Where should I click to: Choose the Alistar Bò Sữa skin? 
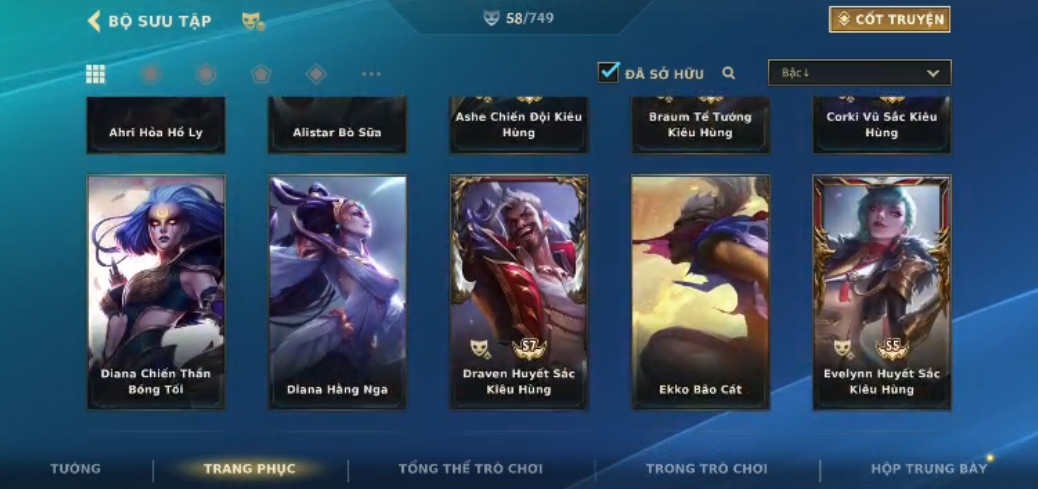click(337, 126)
